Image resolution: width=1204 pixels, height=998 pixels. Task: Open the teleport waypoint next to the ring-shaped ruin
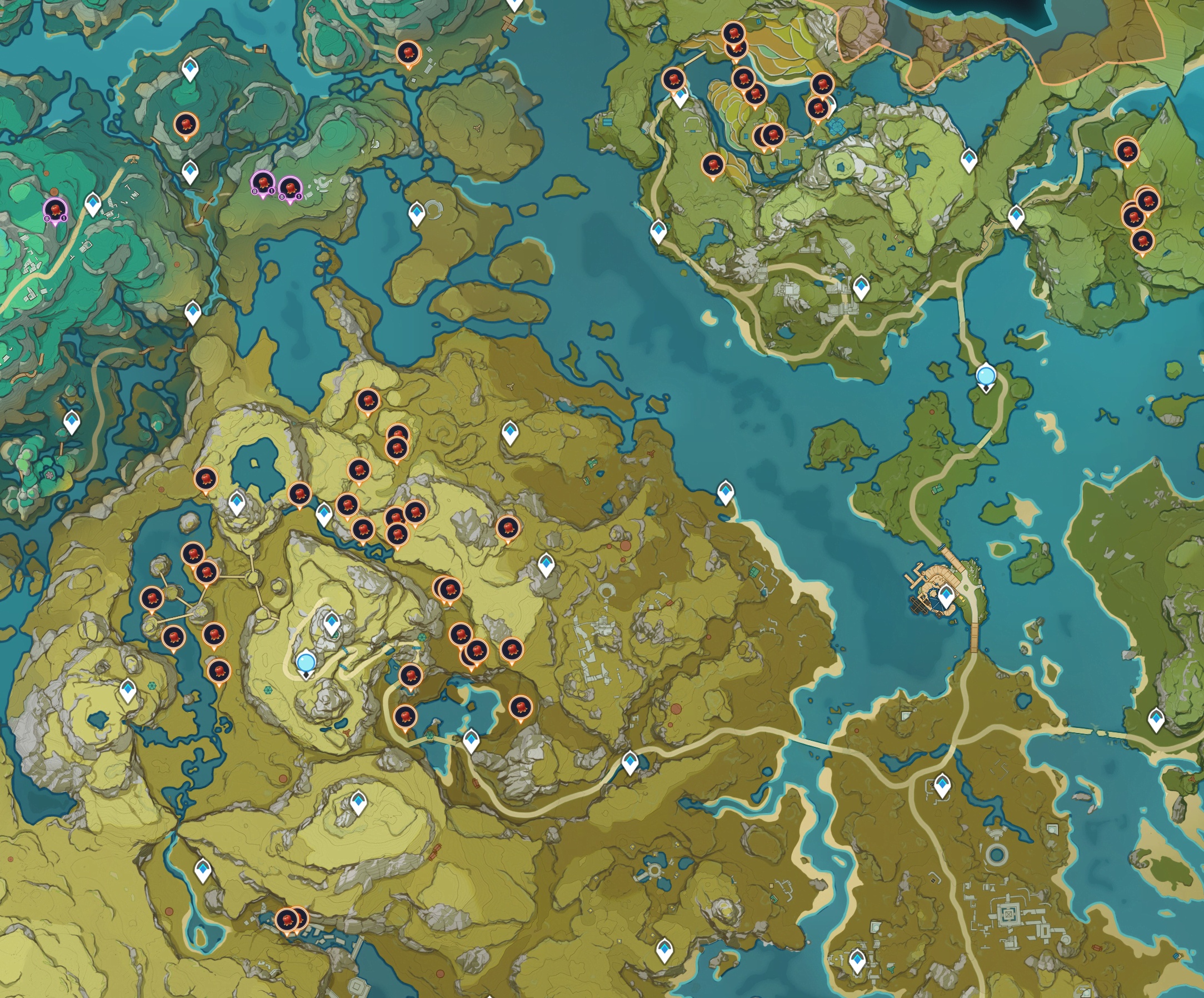[417, 213]
